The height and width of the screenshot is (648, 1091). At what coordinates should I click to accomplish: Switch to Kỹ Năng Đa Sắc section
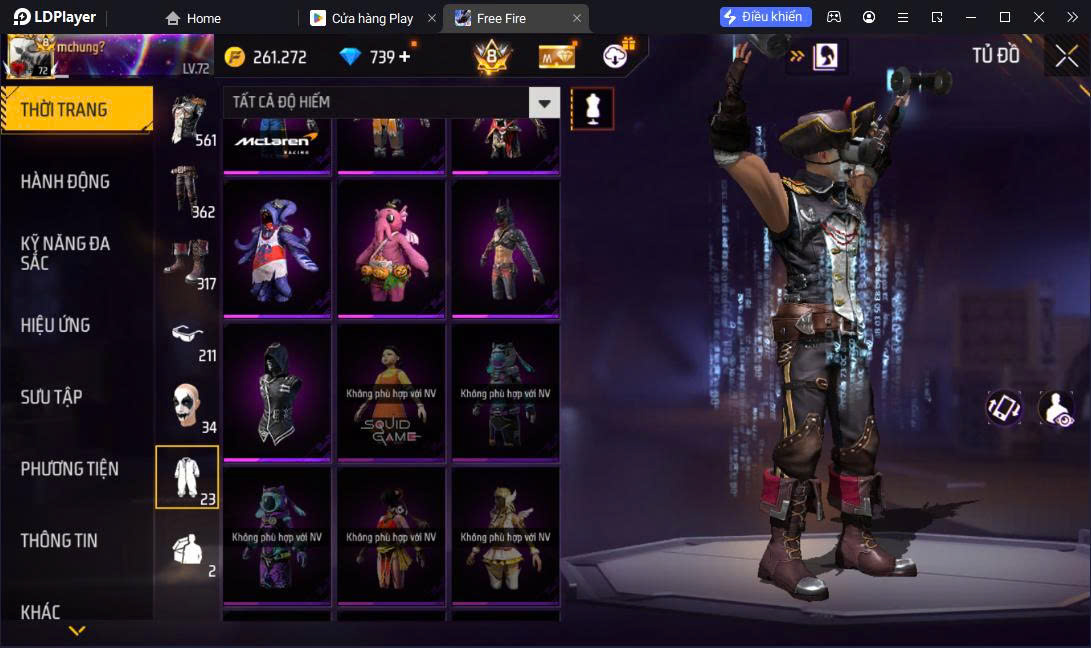click(x=65, y=253)
